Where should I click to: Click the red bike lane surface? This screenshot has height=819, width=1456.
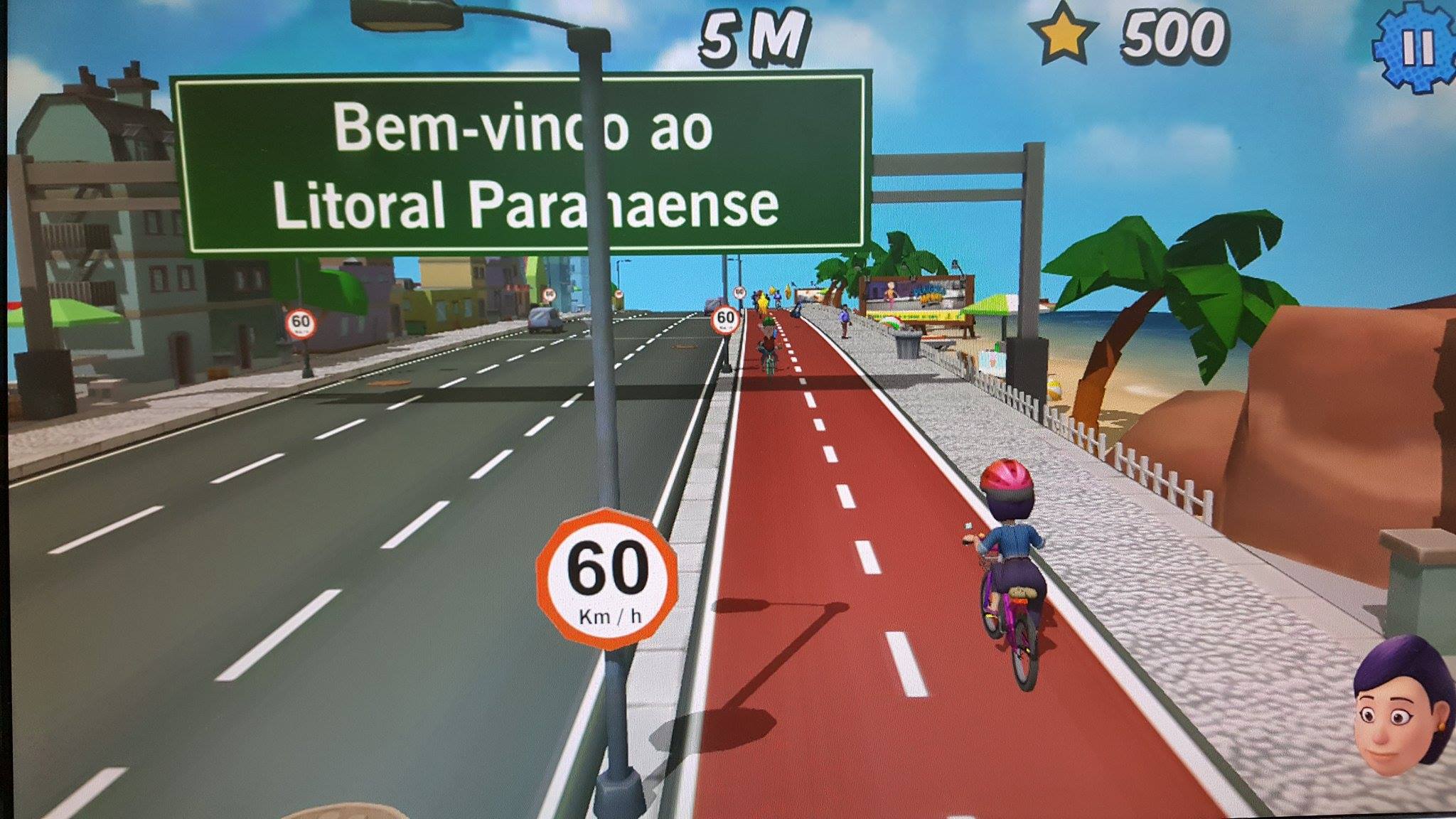tap(853, 640)
